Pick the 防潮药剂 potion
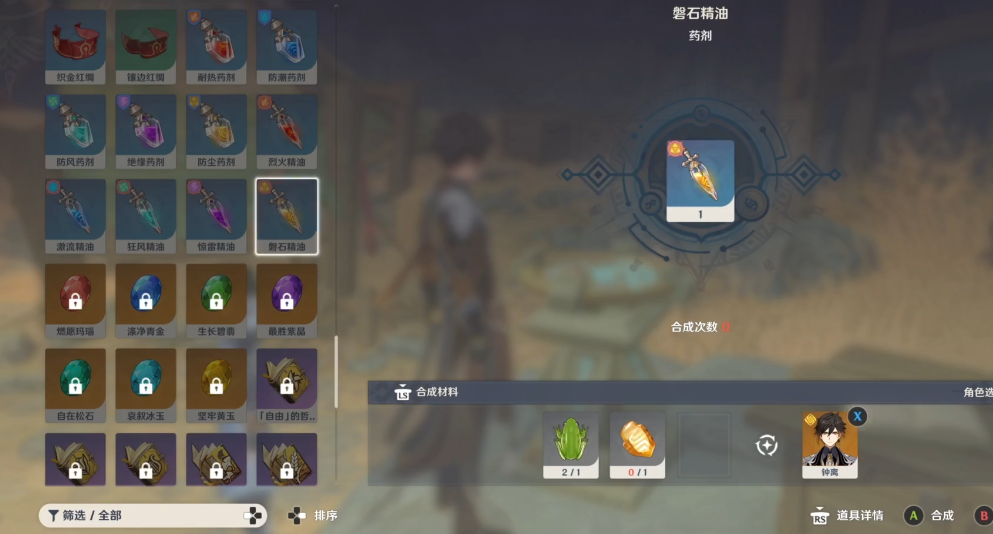The height and width of the screenshot is (534, 993). click(x=287, y=44)
